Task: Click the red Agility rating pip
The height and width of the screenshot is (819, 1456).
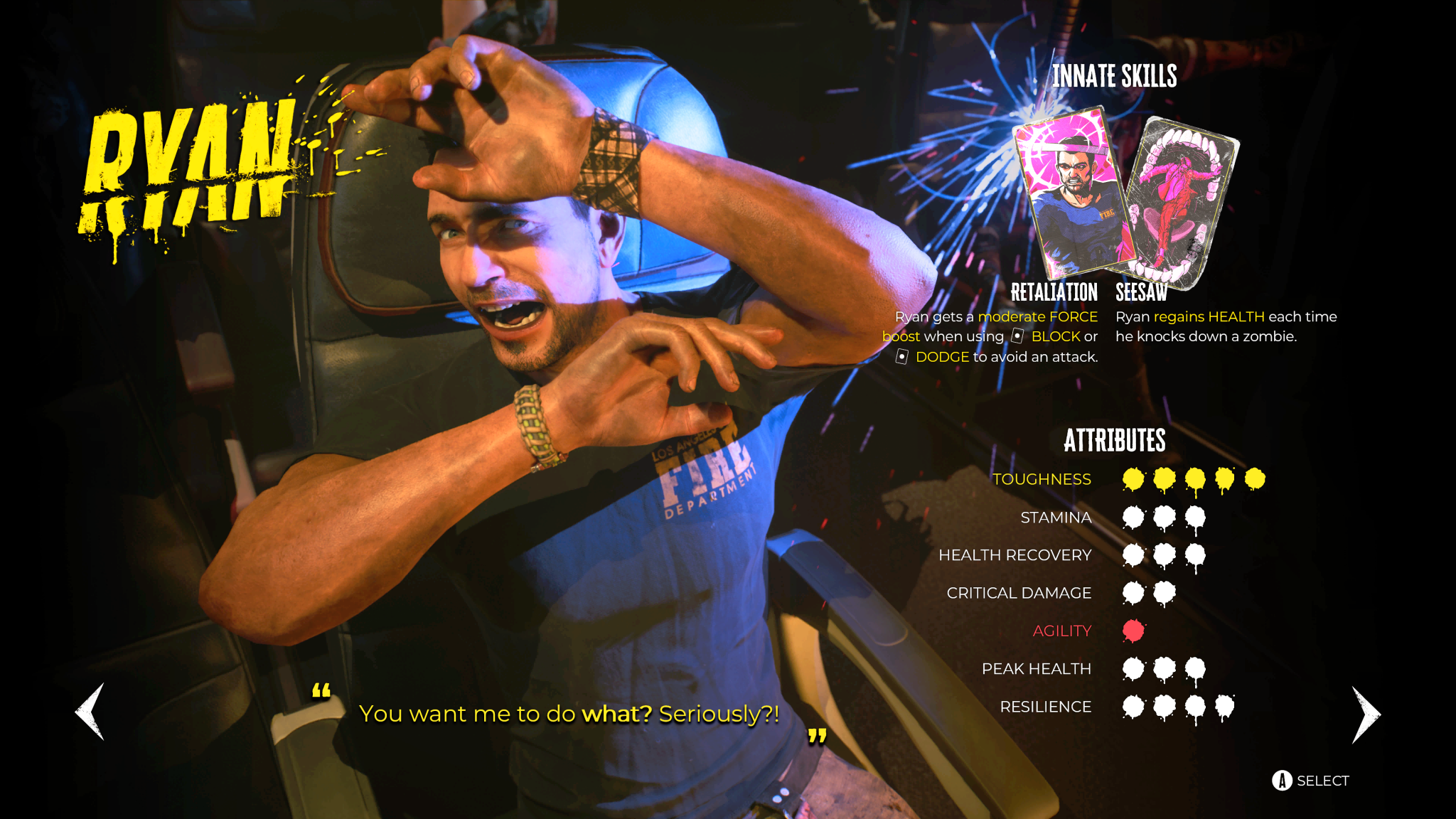Action: [x=1134, y=630]
